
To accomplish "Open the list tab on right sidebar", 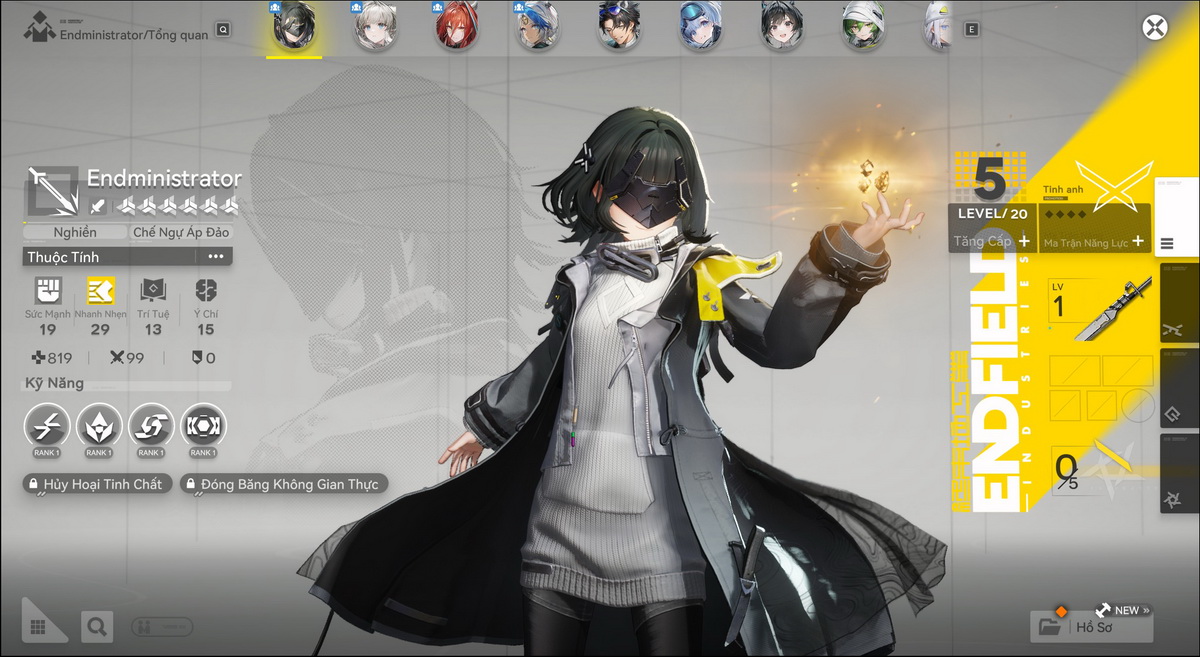I will pos(1167,243).
